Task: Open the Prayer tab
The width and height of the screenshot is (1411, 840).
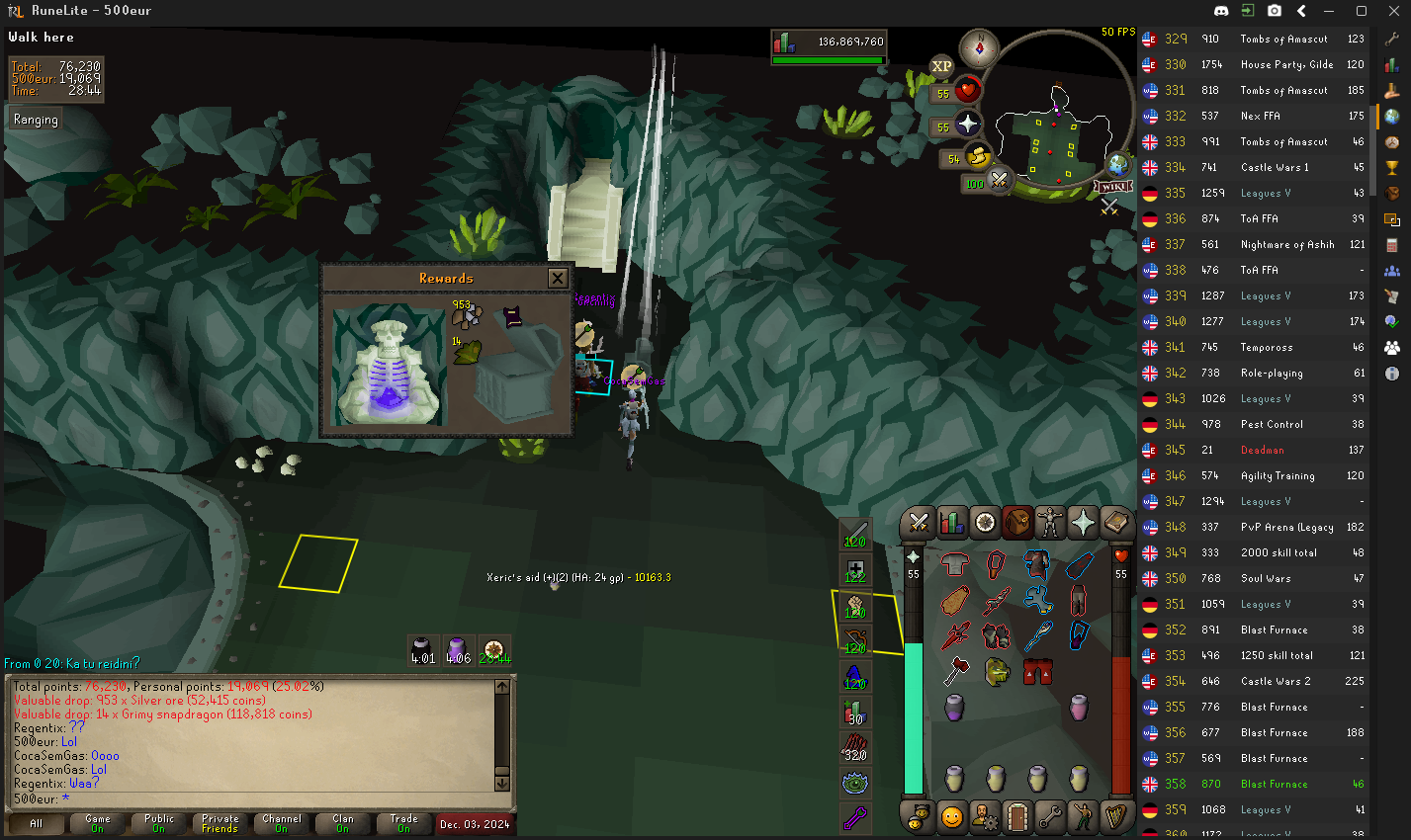Action: pyautogui.click(x=1083, y=522)
